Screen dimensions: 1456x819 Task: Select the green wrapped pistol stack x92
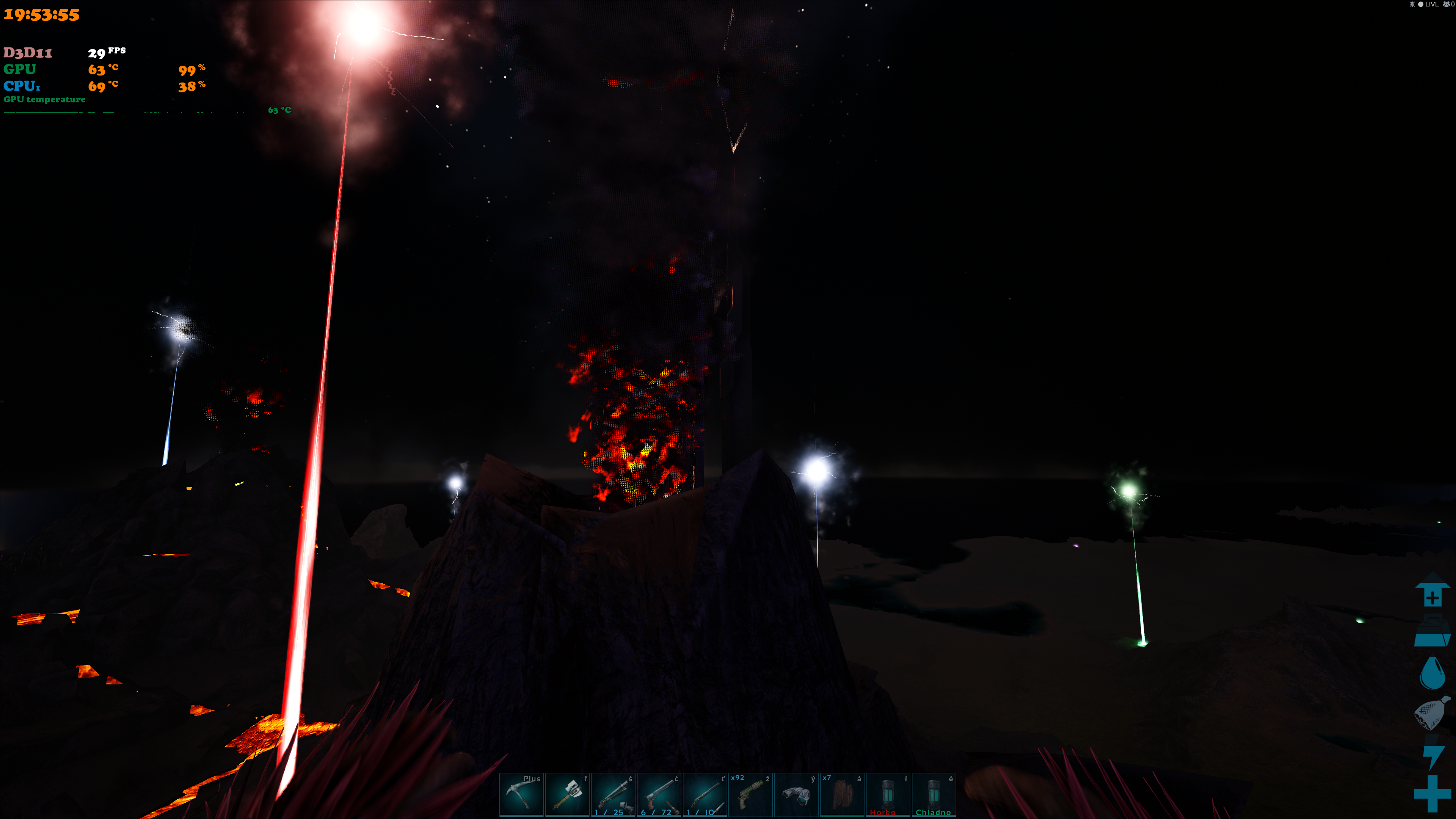tap(750, 794)
